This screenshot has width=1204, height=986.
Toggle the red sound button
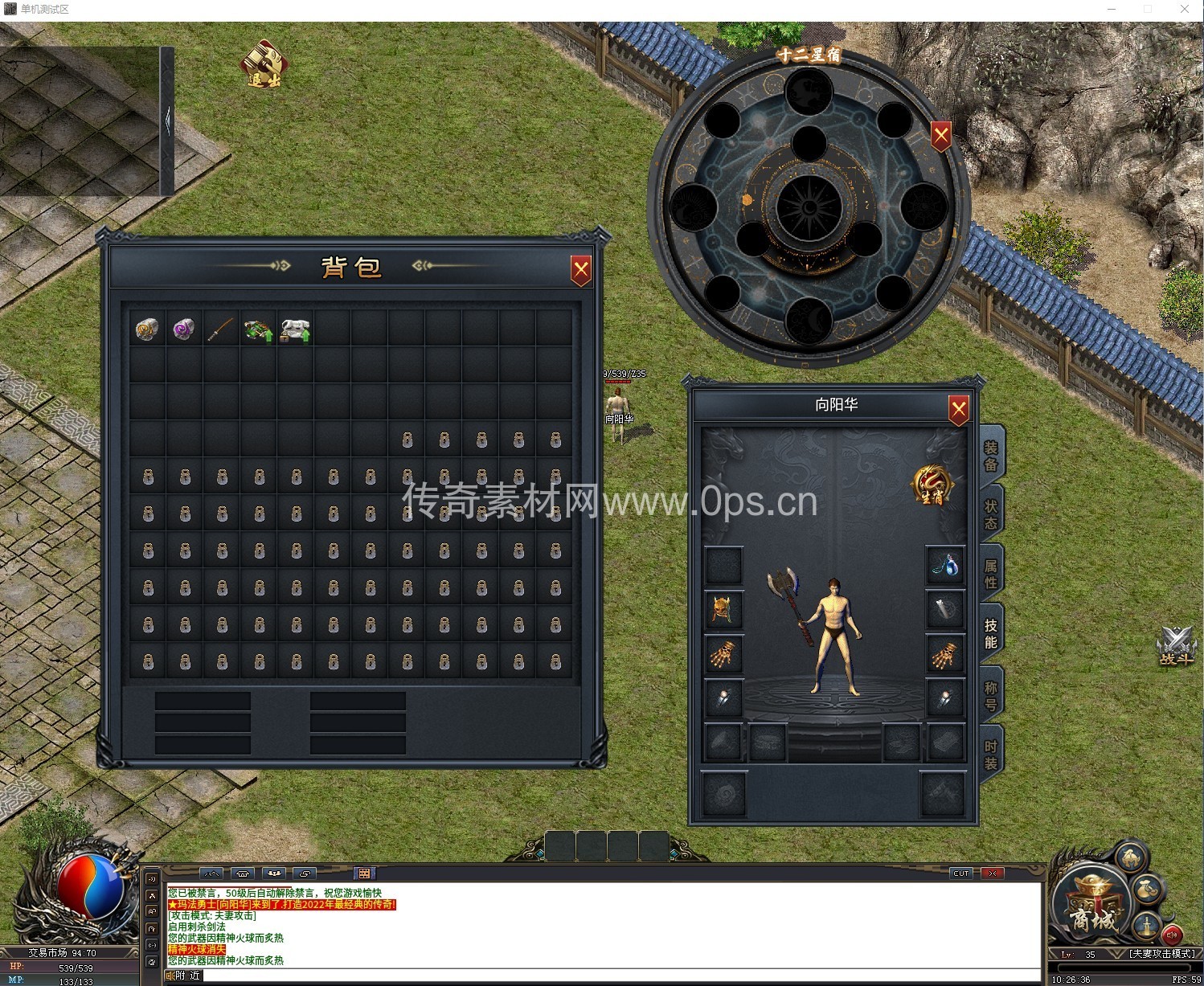1171,935
